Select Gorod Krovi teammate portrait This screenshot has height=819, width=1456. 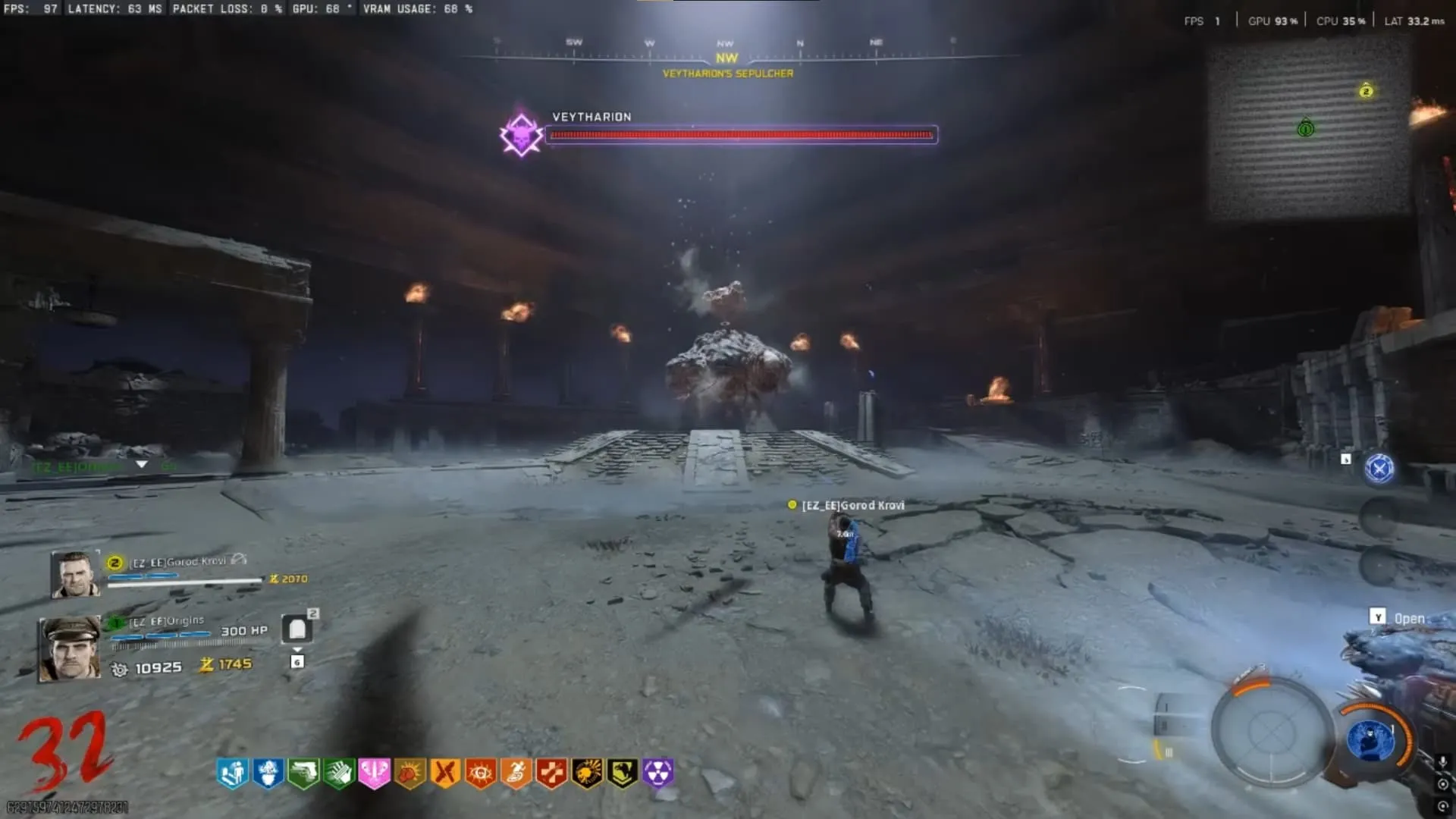point(76,574)
